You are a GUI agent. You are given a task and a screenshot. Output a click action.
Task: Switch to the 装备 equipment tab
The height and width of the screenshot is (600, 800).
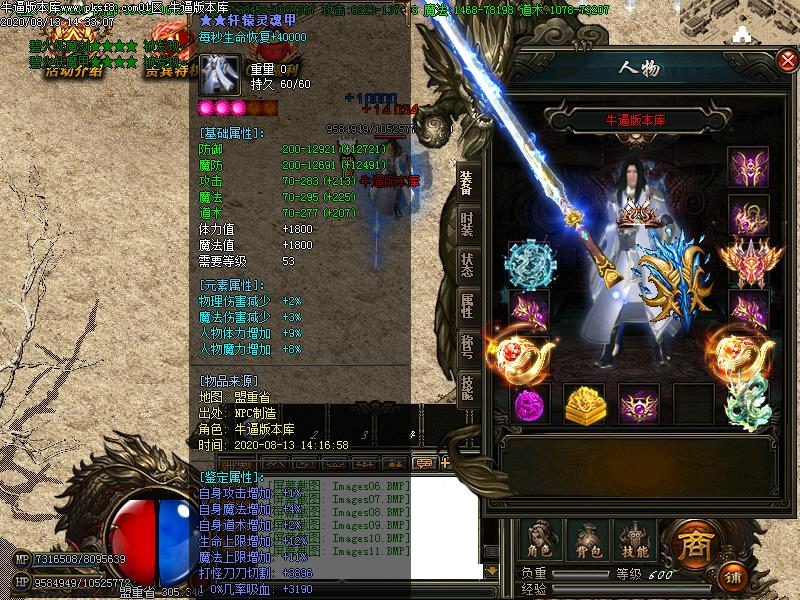click(467, 182)
